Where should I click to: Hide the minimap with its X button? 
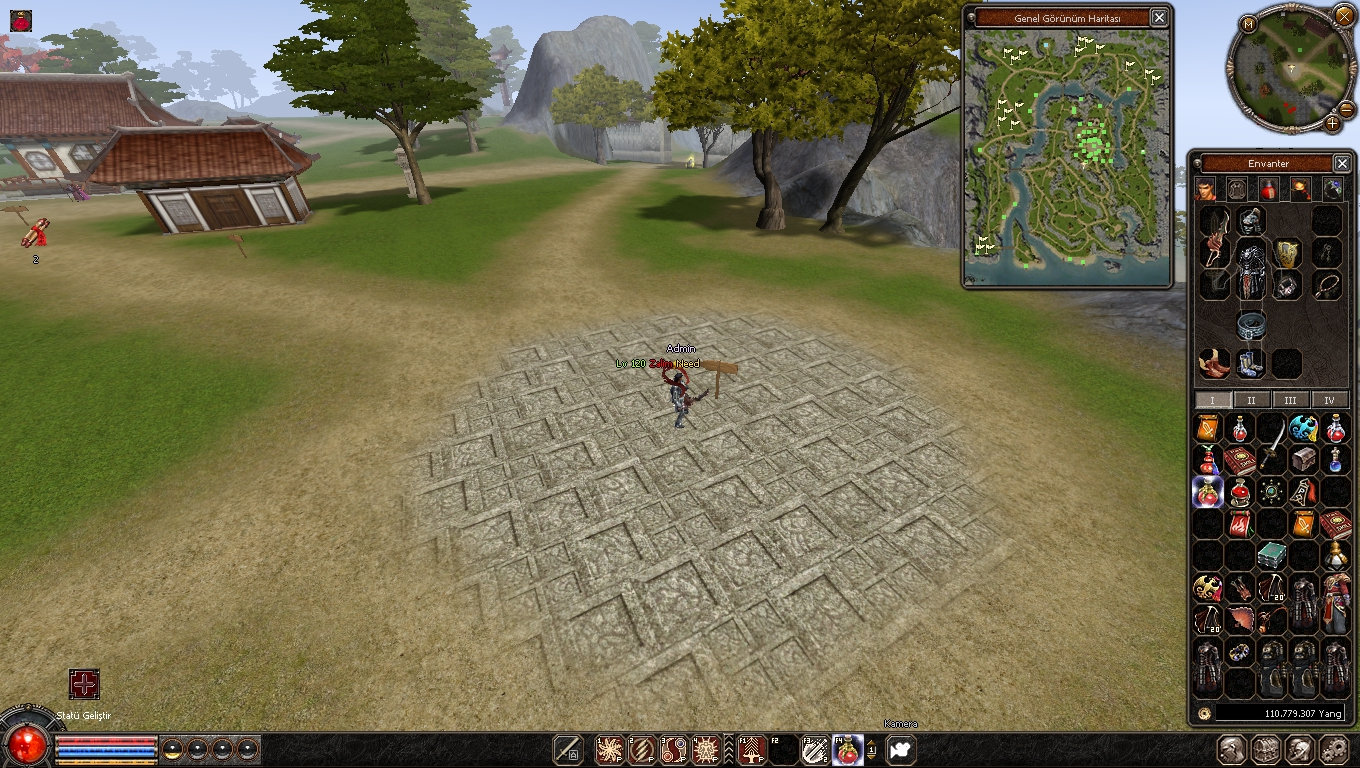pyautogui.click(x=1344, y=15)
